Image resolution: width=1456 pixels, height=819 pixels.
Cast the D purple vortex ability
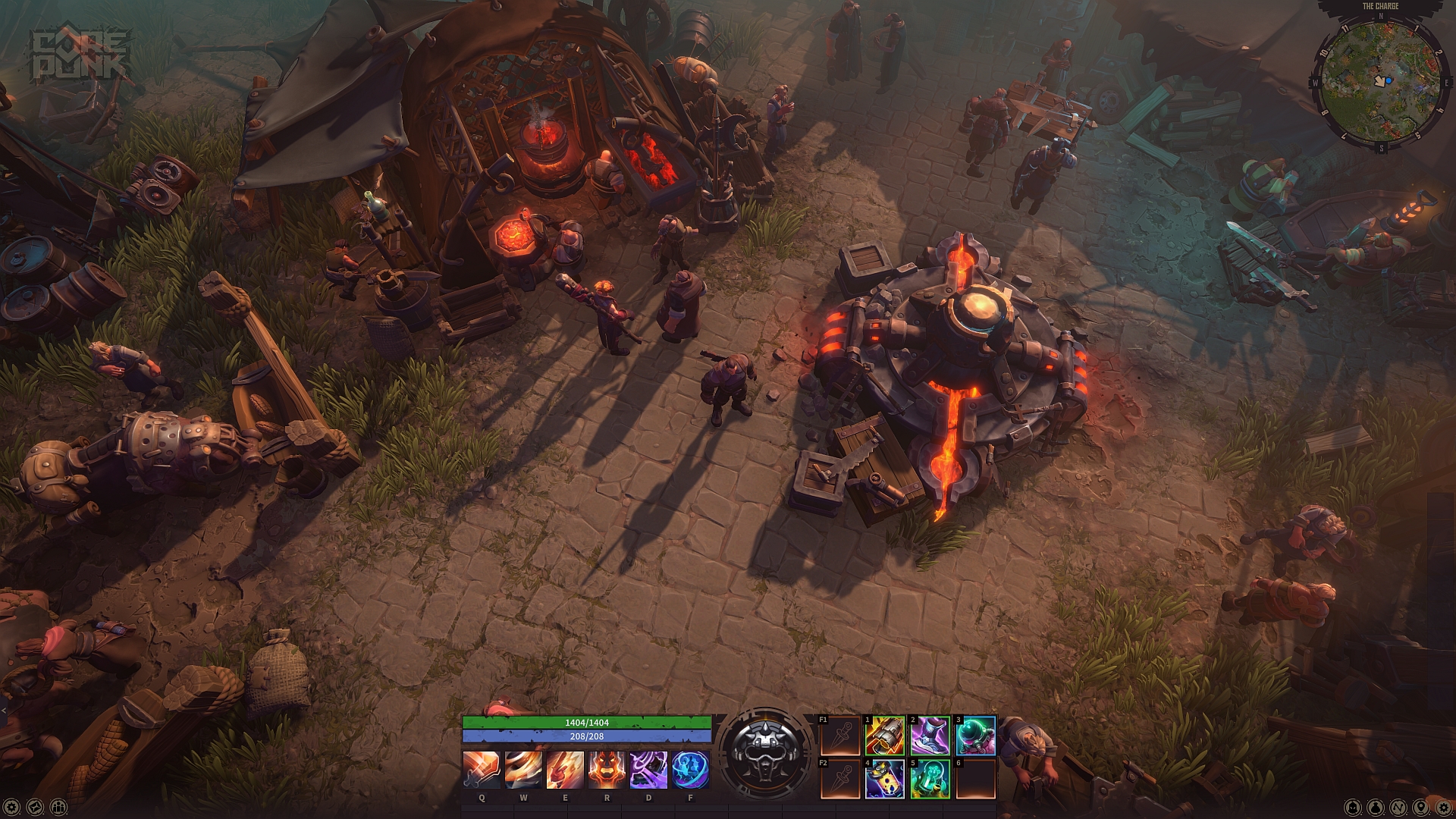[648, 770]
